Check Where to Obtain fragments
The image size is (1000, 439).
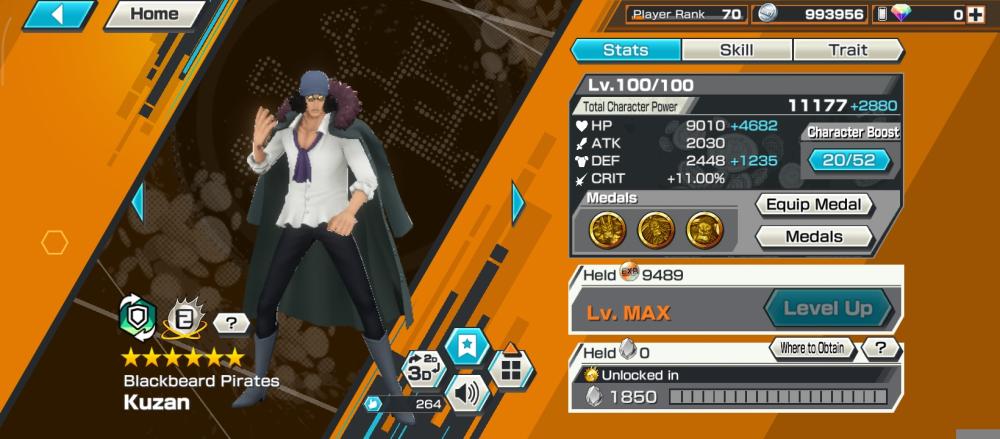811,349
